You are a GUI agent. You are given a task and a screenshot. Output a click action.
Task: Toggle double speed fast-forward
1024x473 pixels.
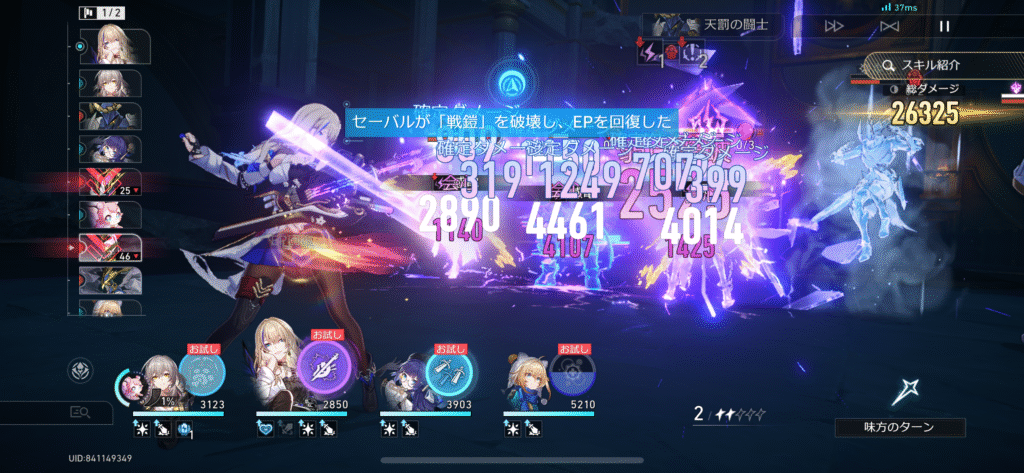pyautogui.click(x=834, y=26)
